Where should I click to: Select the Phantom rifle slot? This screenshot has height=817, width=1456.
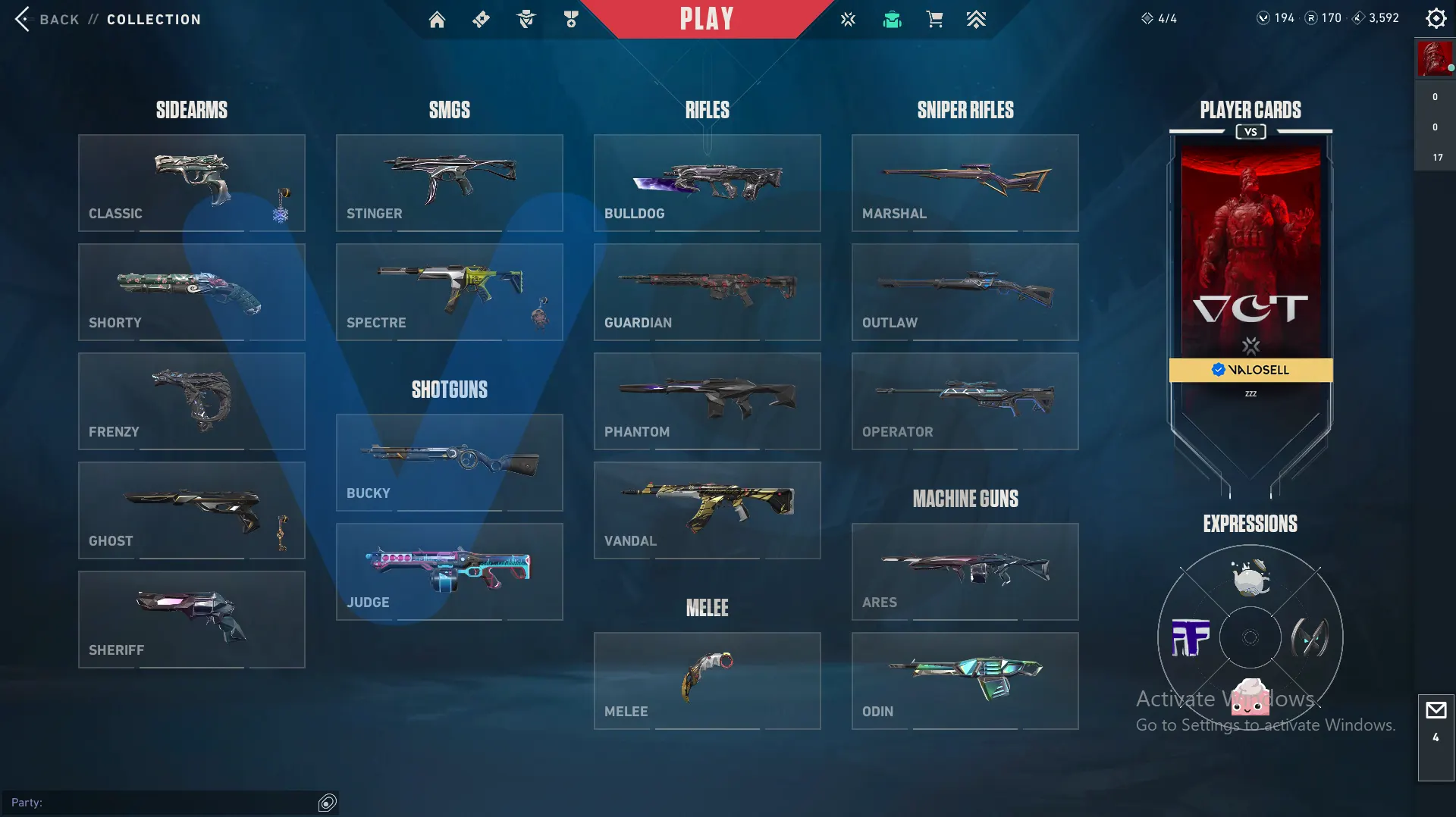tap(707, 401)
